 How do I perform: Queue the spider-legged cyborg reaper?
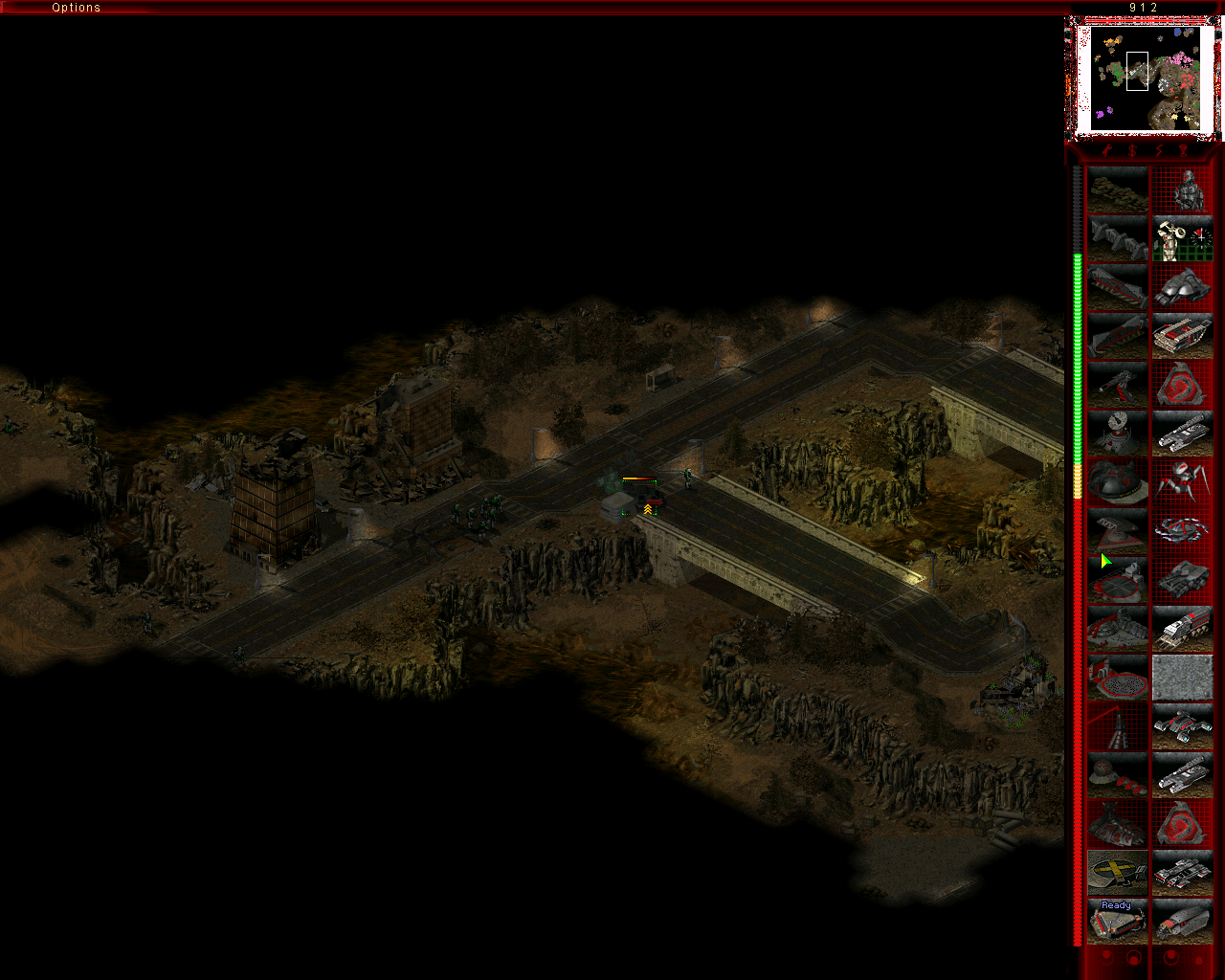click(1183, 483)
